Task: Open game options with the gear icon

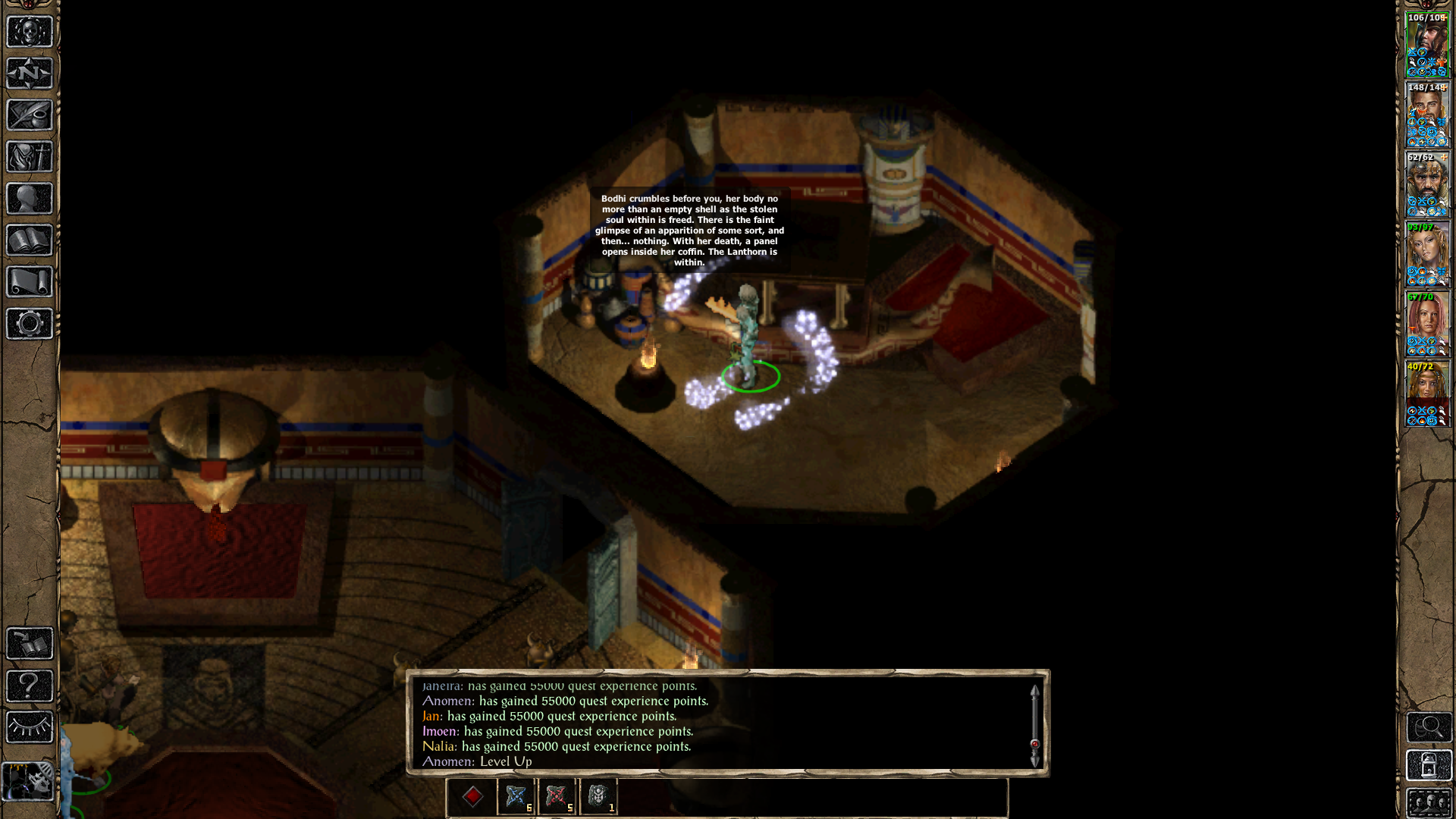Action: point(29,322)
